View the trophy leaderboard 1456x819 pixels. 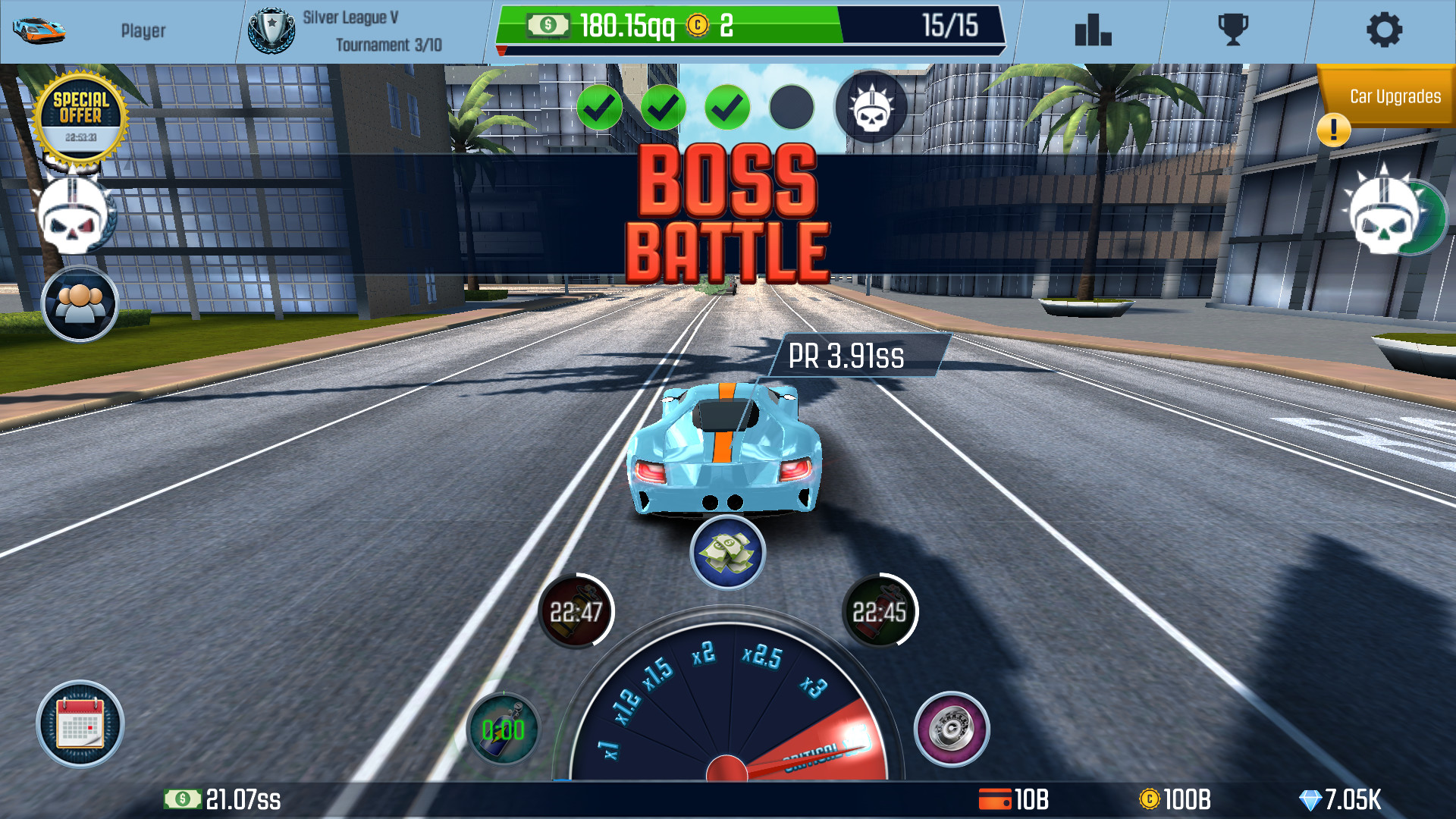pyautogui.click(x=1232, y=30)
